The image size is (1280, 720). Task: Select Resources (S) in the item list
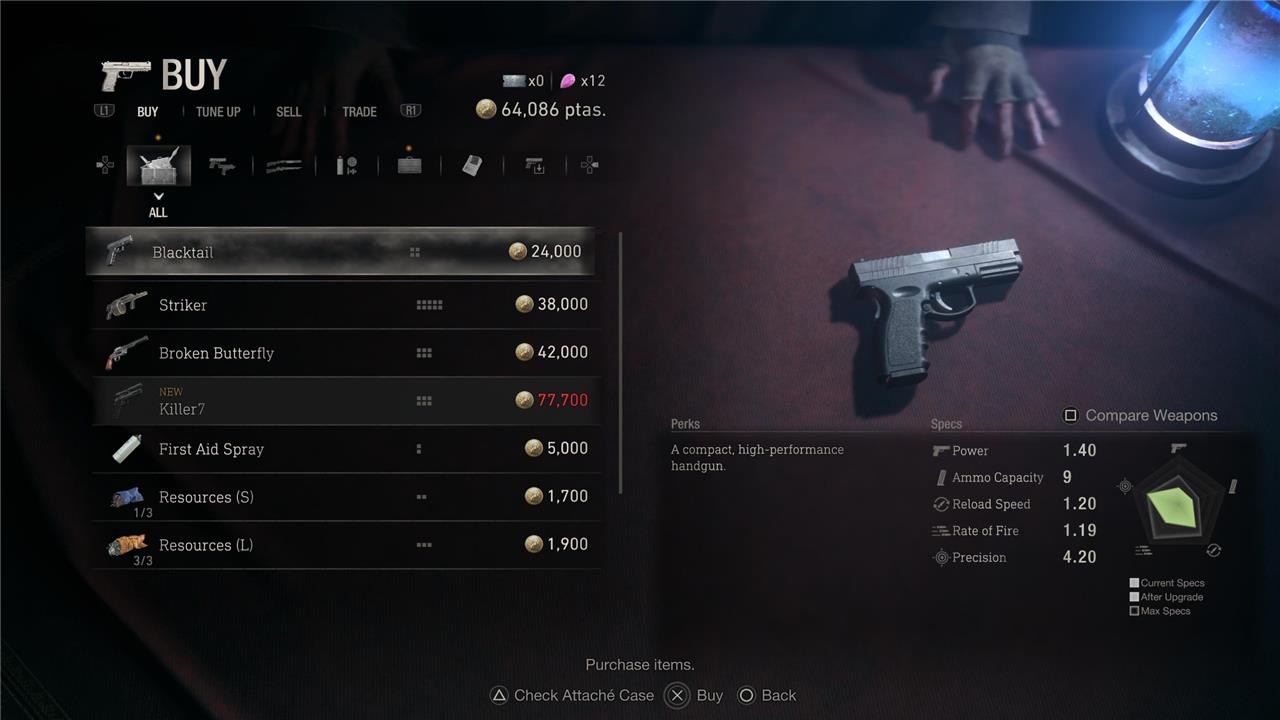click(x=345, y=497)
